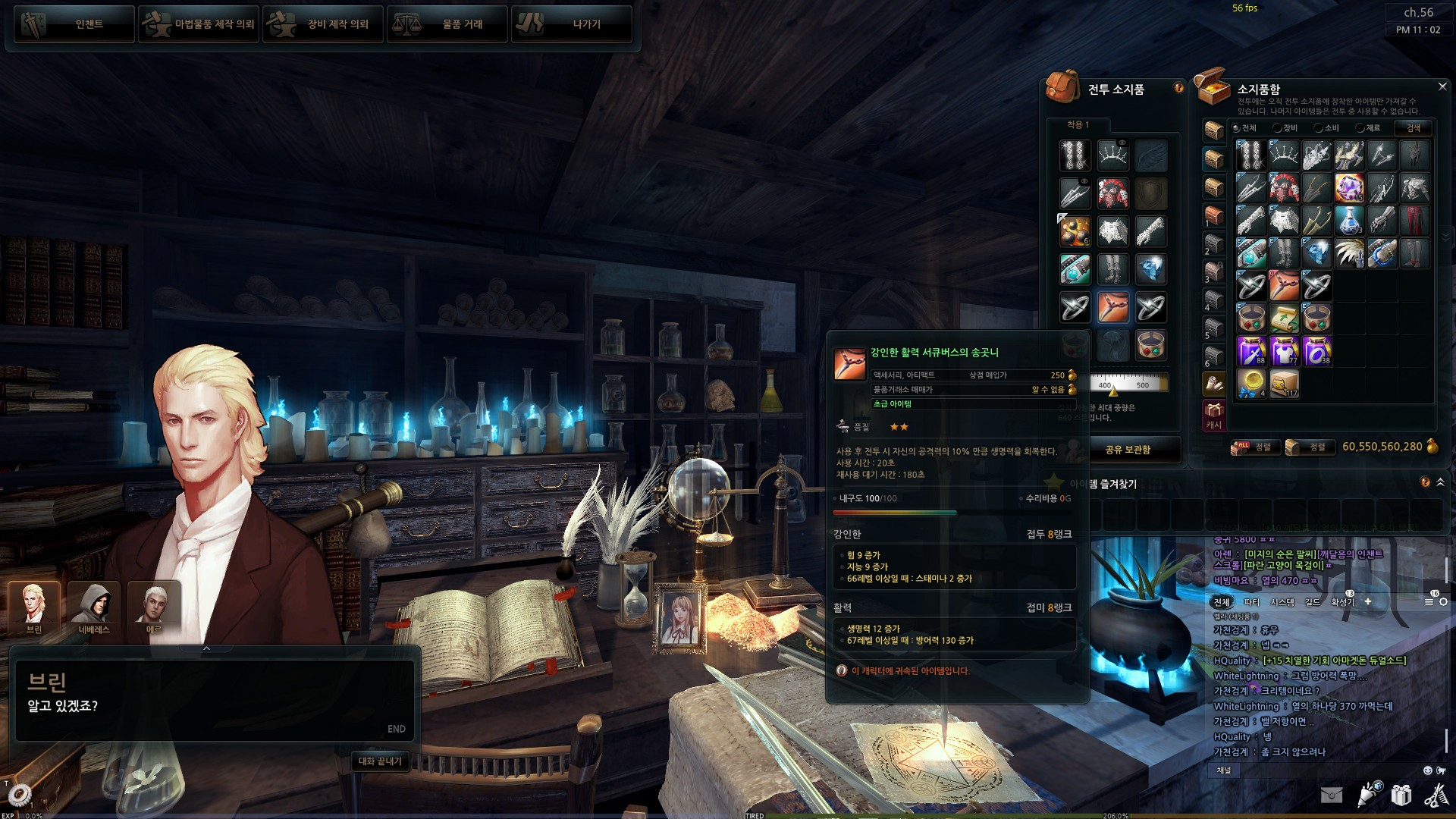Choose 마법물품 제작 의뢰 option
Image resolution: width=1456 pixels, height=819 pixels.
199,24
